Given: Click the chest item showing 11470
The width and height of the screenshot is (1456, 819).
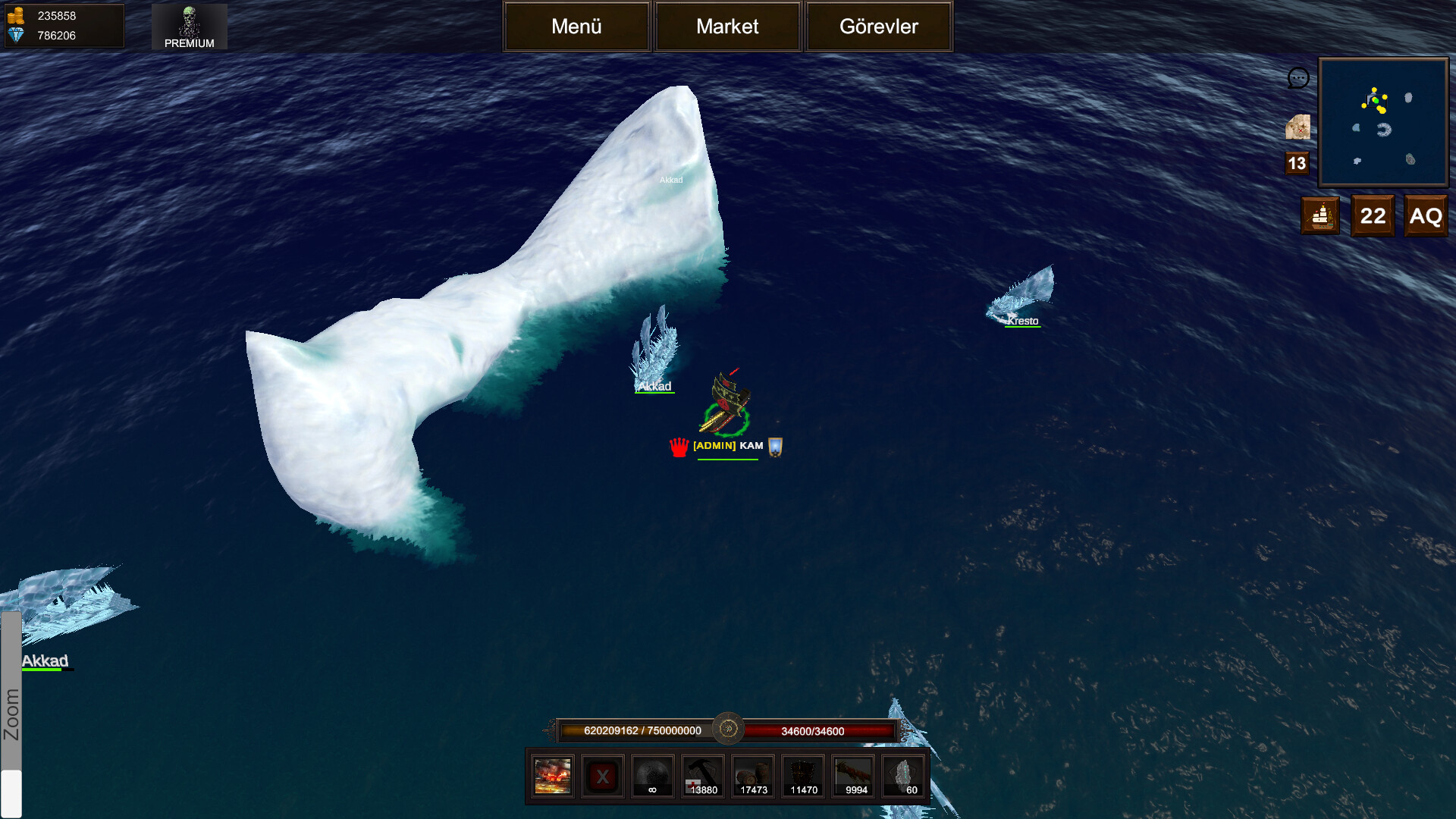Looking at the screenshot, I should pyautogui.click(x=802, y=776).
